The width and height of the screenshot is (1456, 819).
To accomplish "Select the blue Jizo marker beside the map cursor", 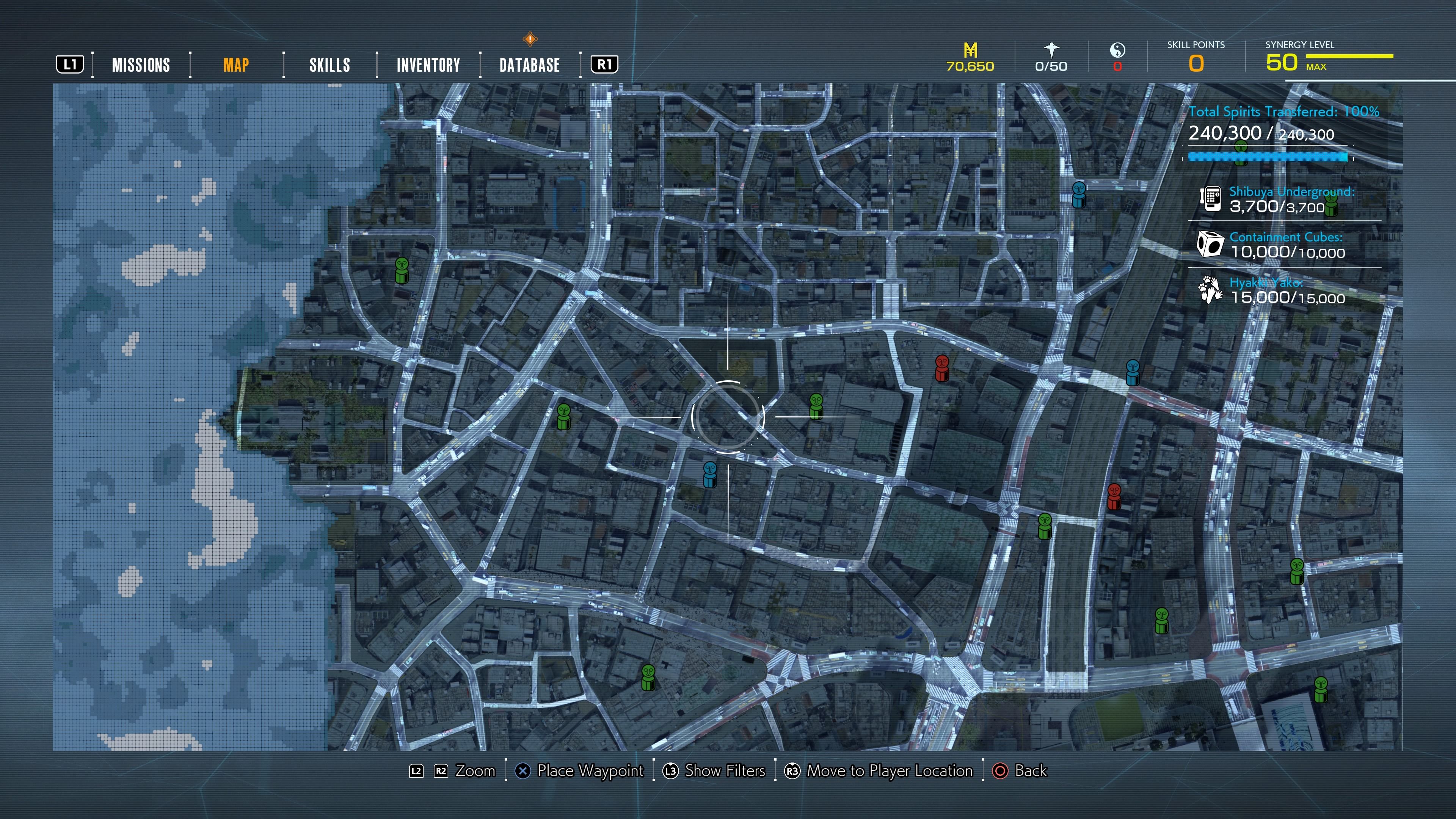I will click(x=709, y=475).
